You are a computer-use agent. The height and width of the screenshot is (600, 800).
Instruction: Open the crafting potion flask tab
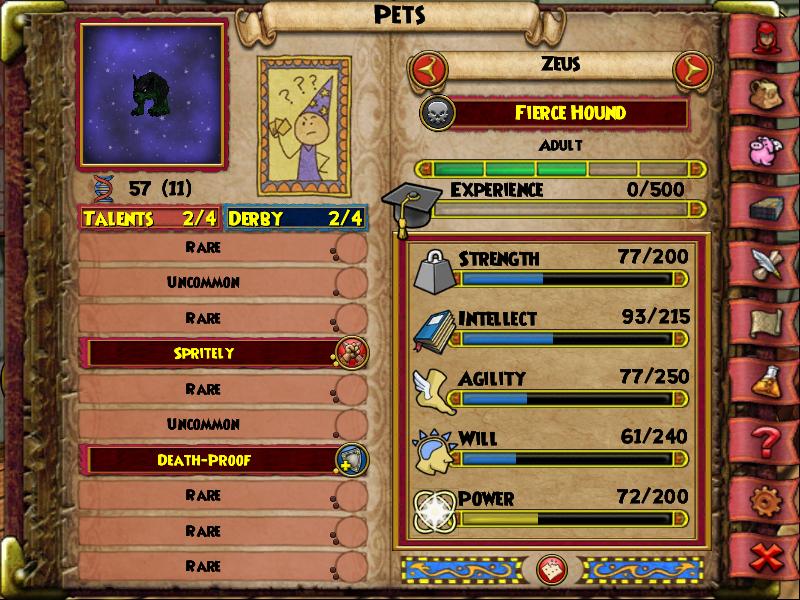pos(768,380)
